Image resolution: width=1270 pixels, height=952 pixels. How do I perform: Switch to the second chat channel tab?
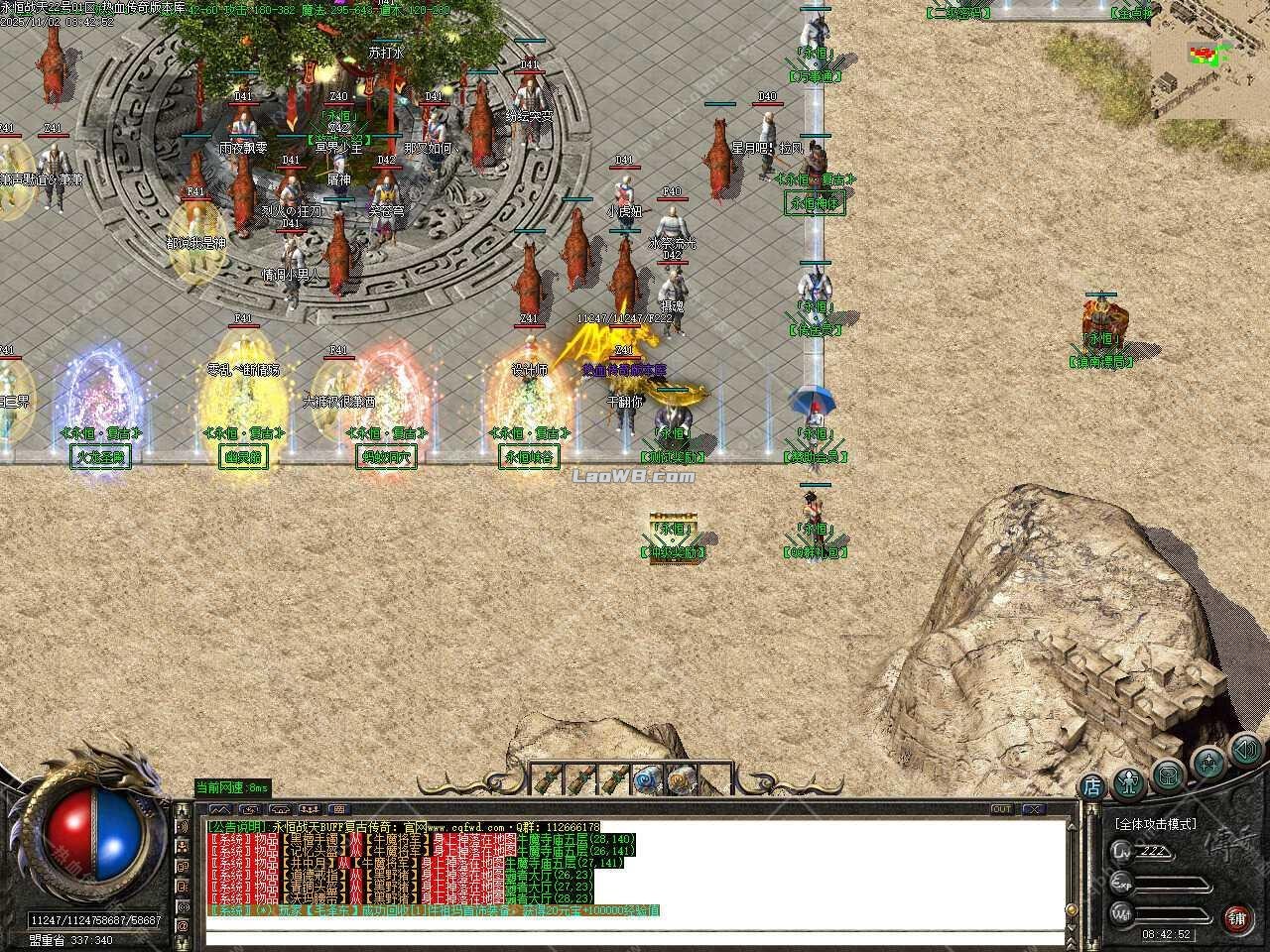pyautogui.click(x=250, y=808)
